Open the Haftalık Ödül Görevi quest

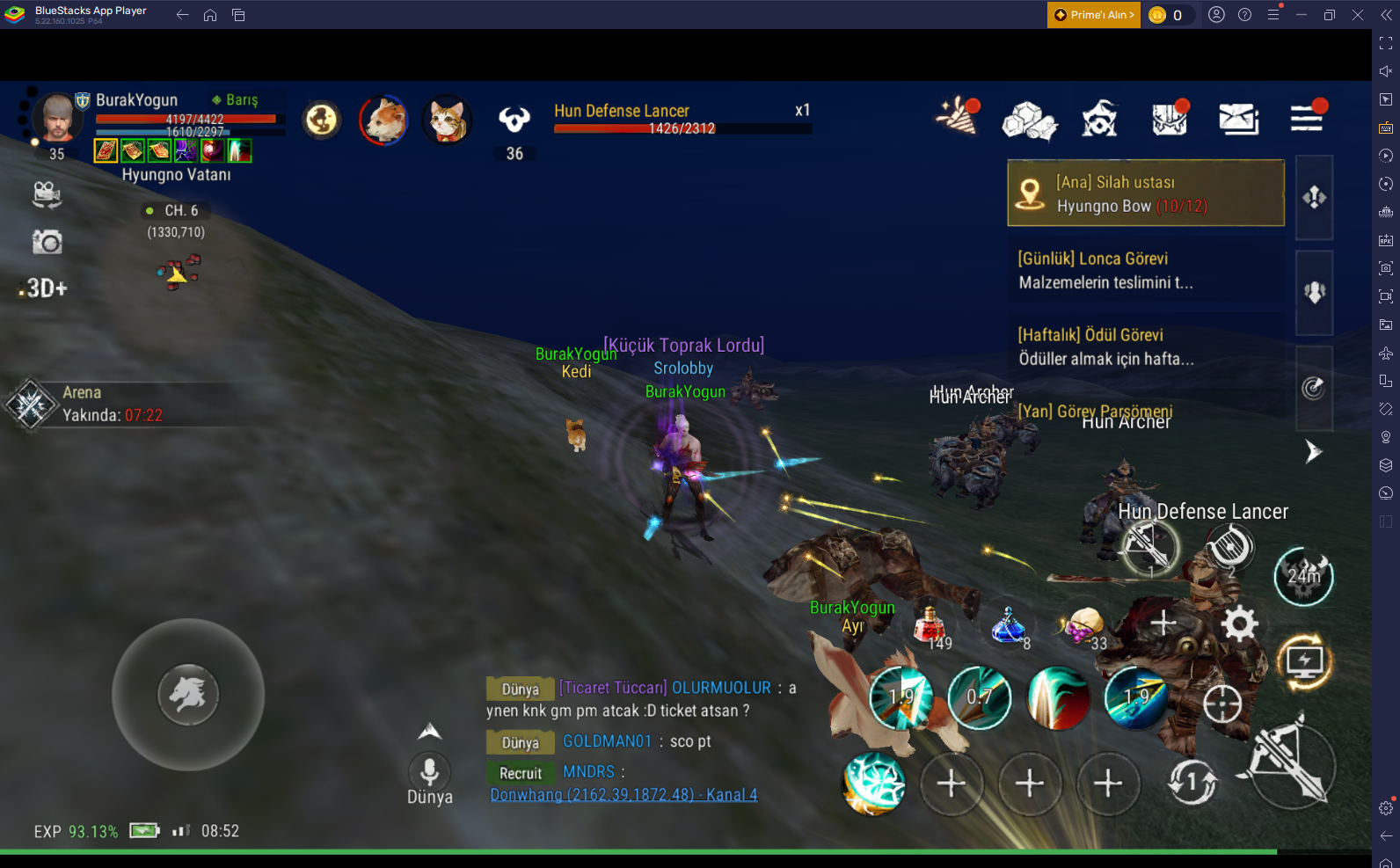pos(1145,346)
